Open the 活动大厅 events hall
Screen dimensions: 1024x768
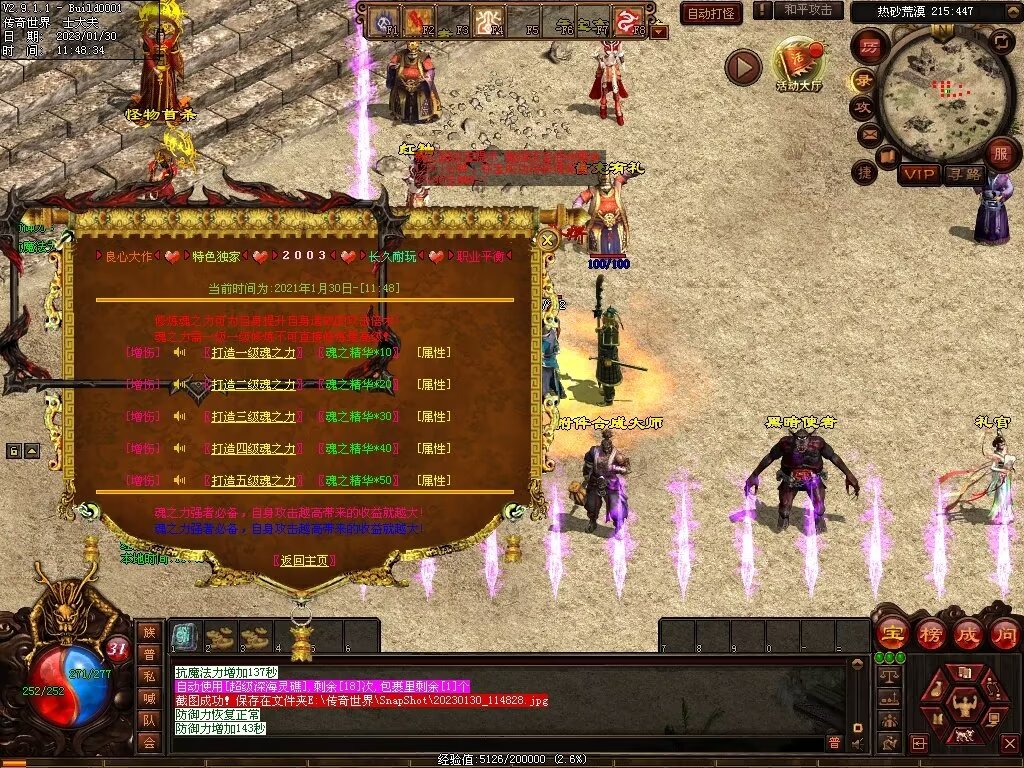tap(798, 65)
